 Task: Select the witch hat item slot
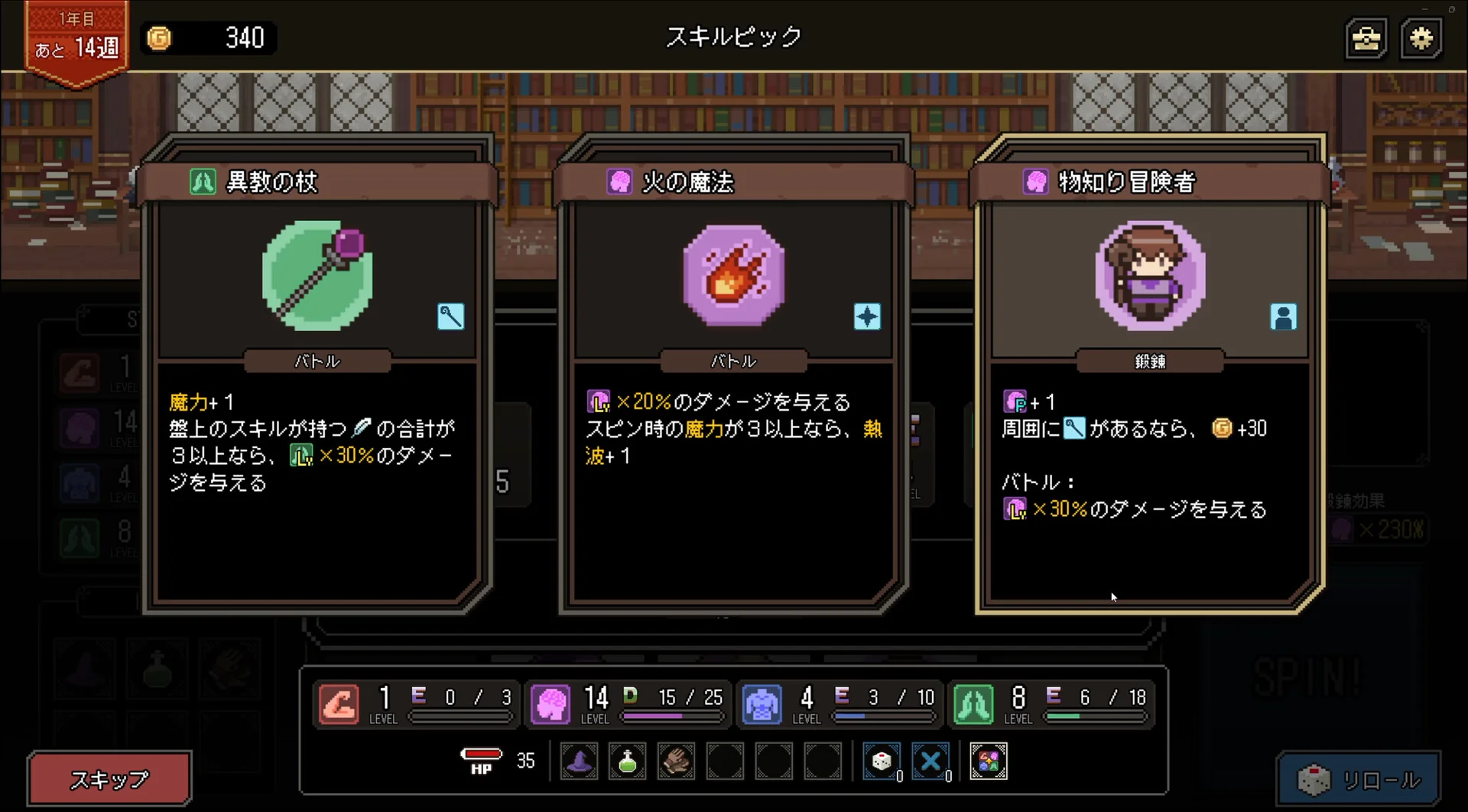click(579, 762)
